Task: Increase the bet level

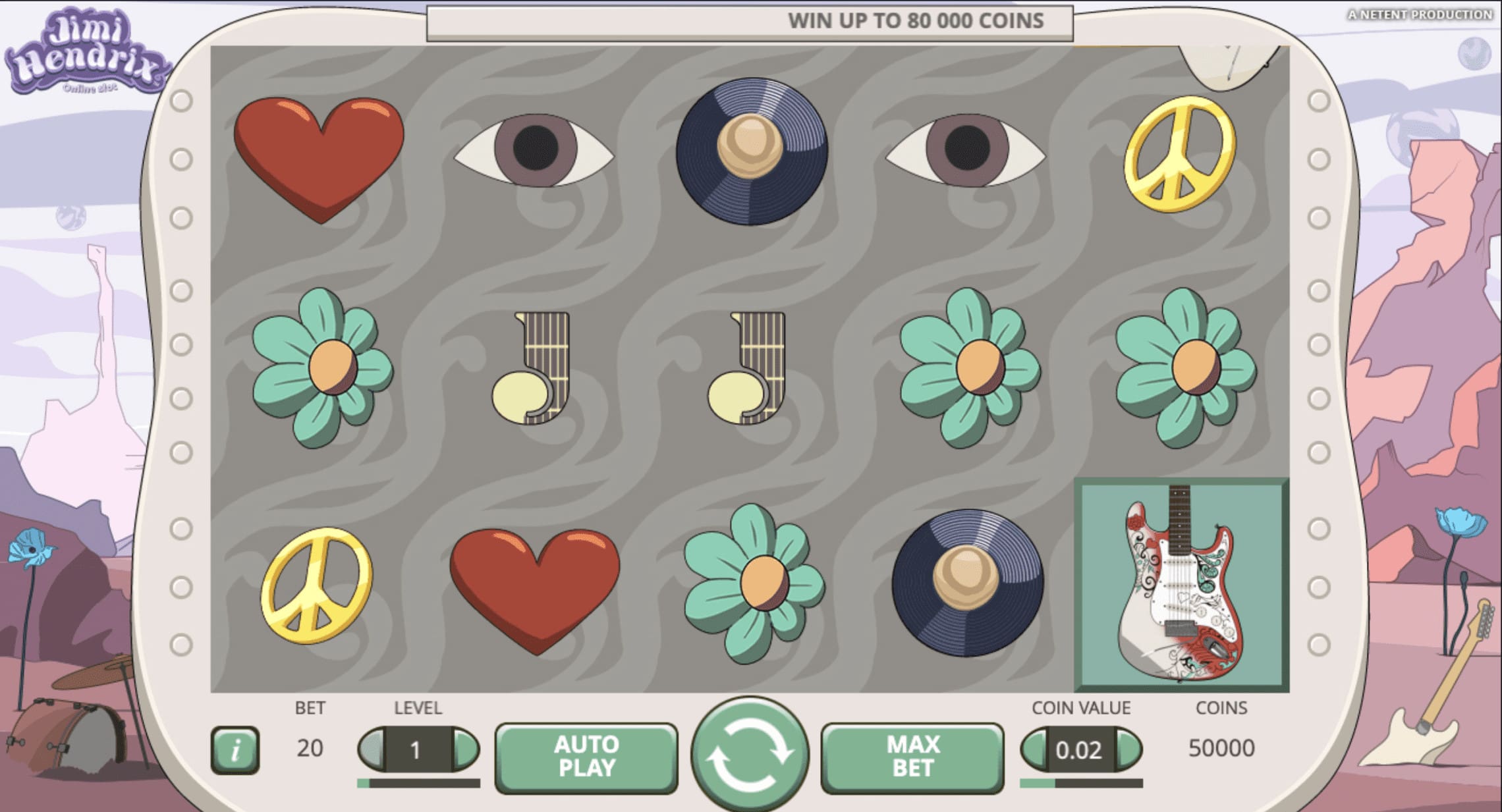Action: point(466,749)
